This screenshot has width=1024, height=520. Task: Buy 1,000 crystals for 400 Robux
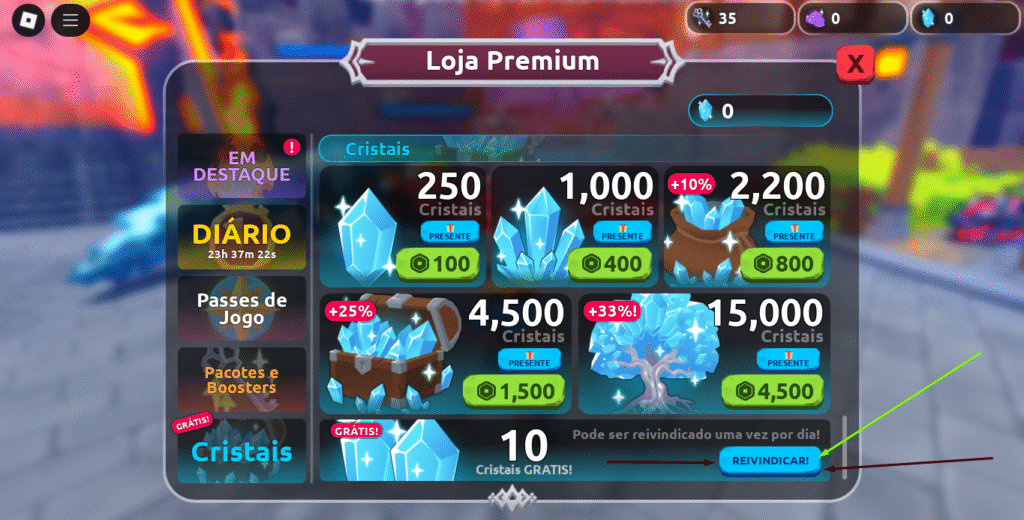click(613, 265)
